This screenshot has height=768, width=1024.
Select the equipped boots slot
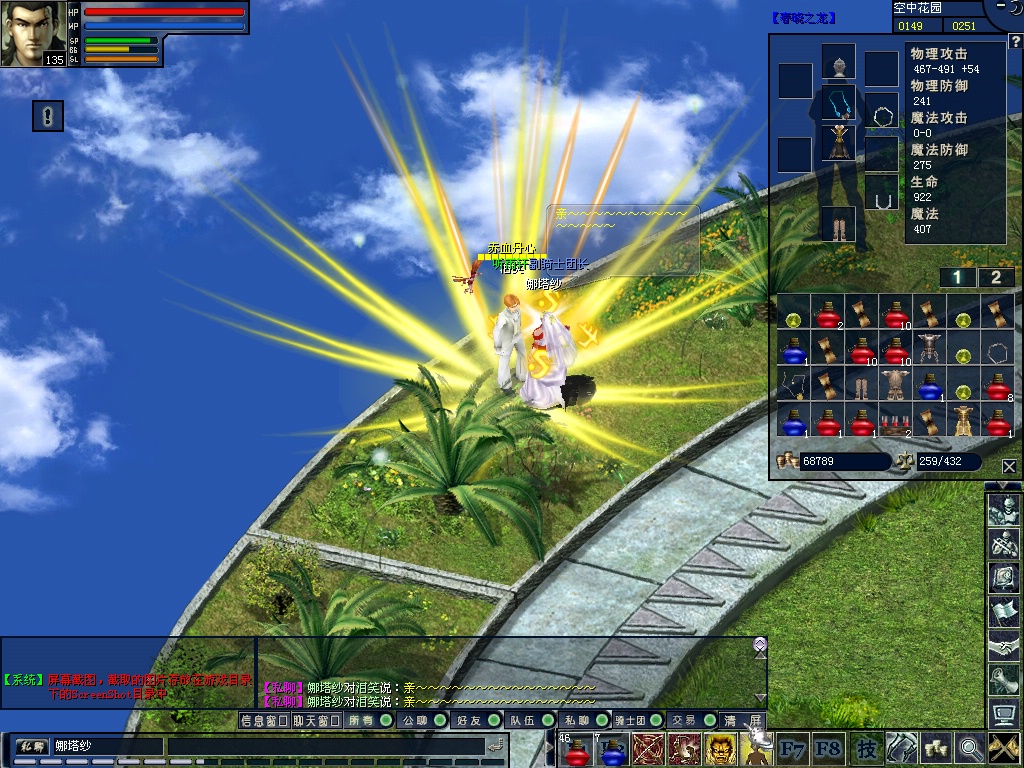[x=838, y=224]
